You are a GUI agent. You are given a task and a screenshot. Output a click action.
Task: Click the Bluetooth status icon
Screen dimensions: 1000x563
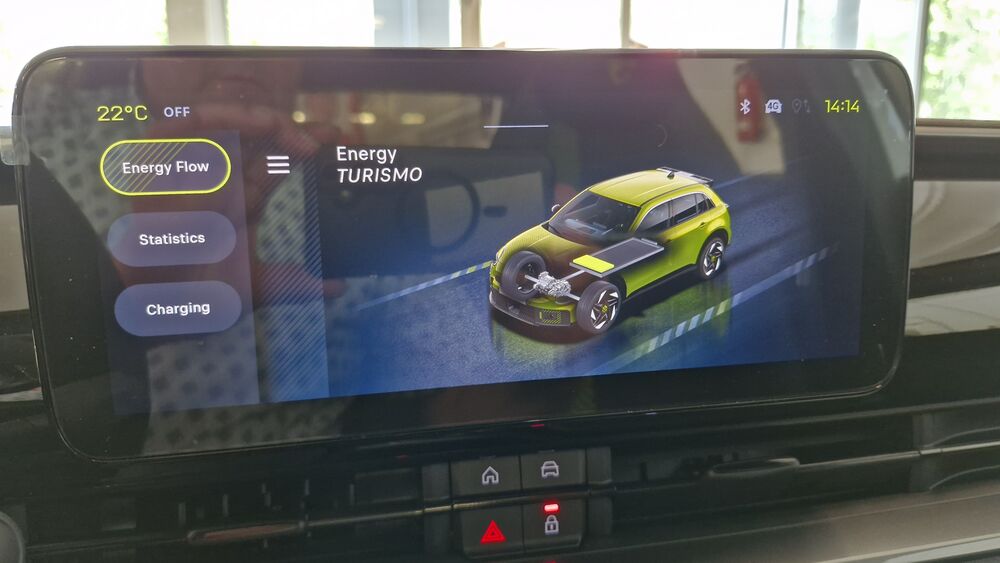pyautogui.click(x=745, y=106)
